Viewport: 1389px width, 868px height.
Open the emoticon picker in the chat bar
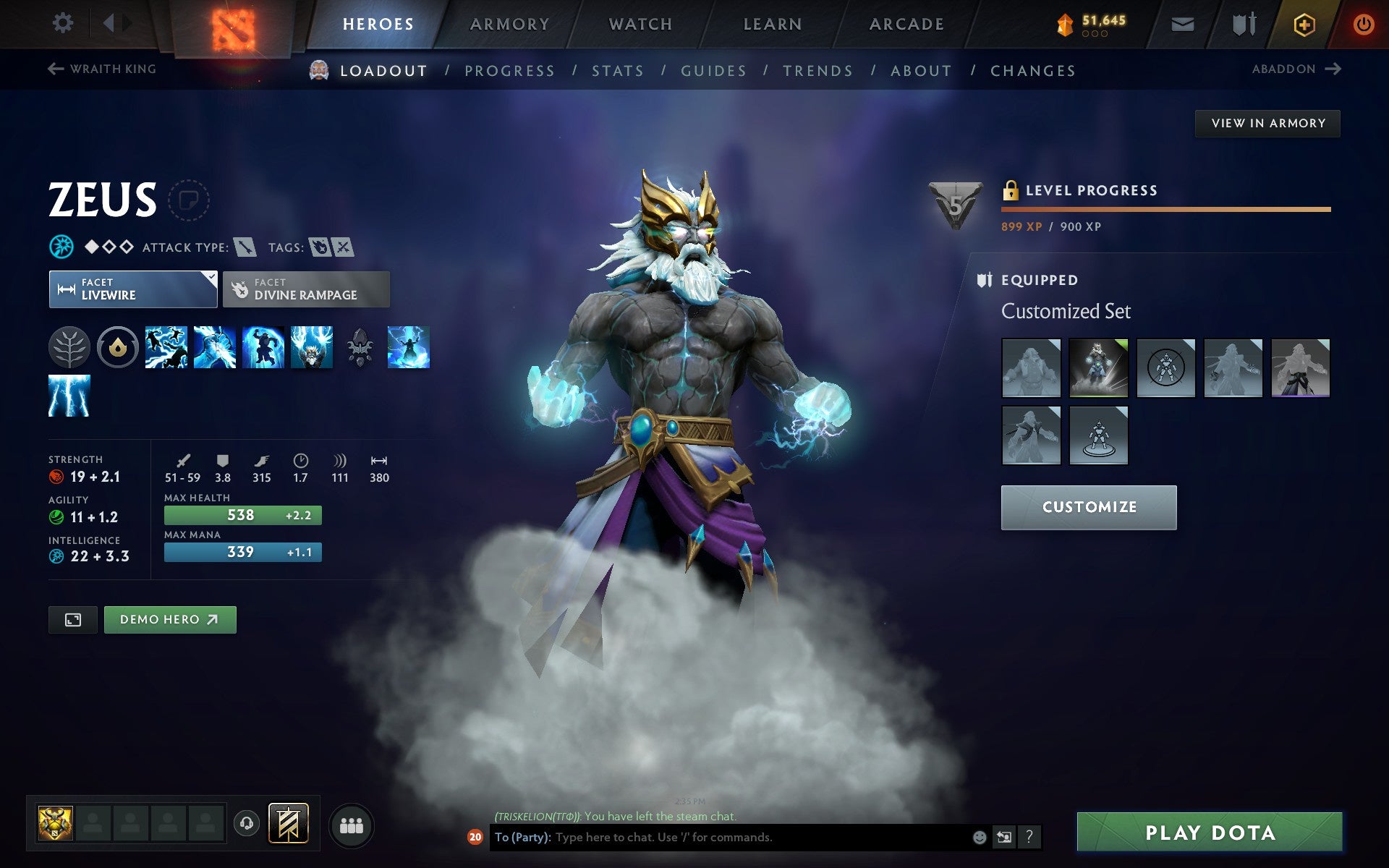(x=979, y=838)
